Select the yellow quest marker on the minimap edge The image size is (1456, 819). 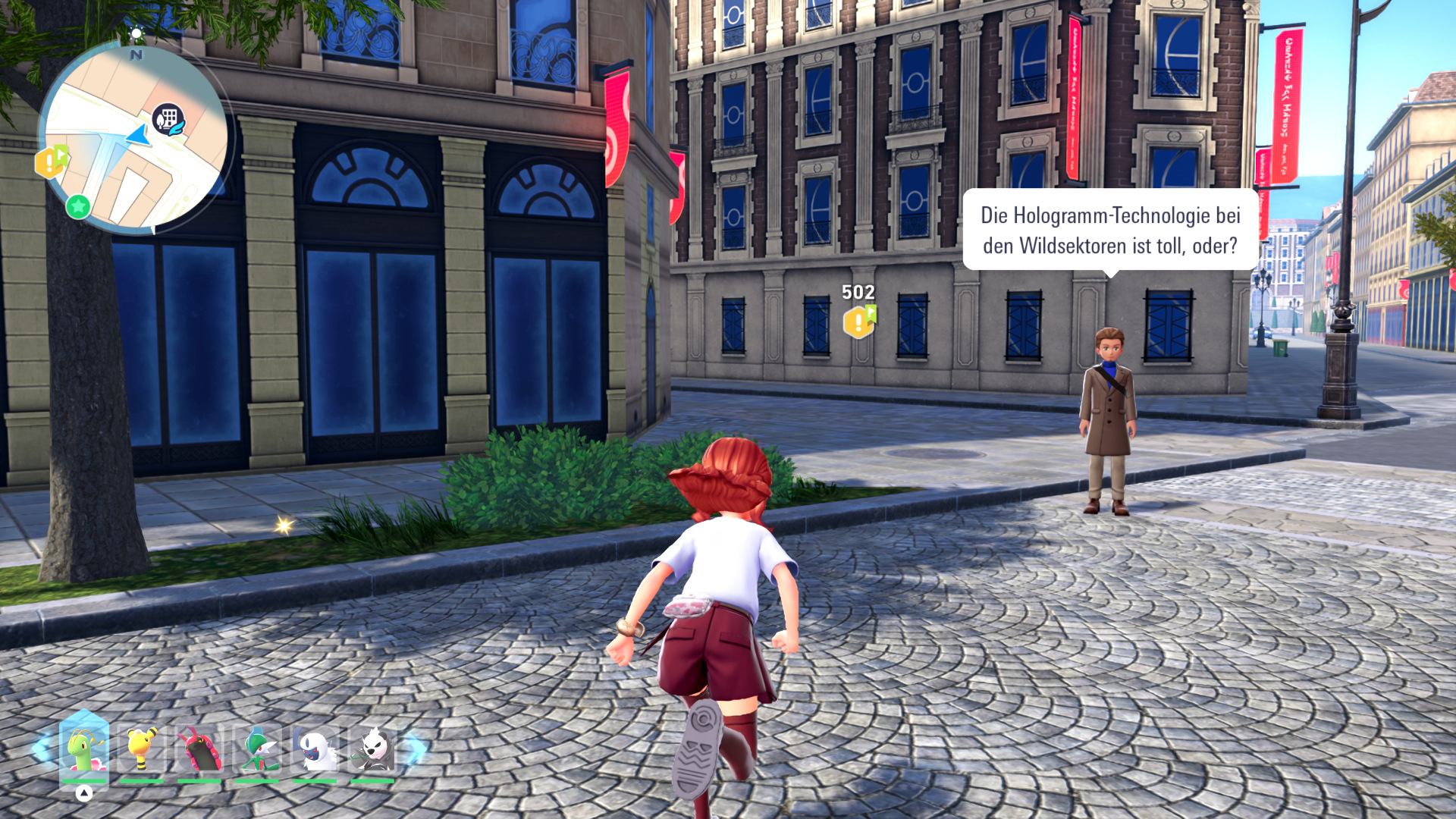51,162
